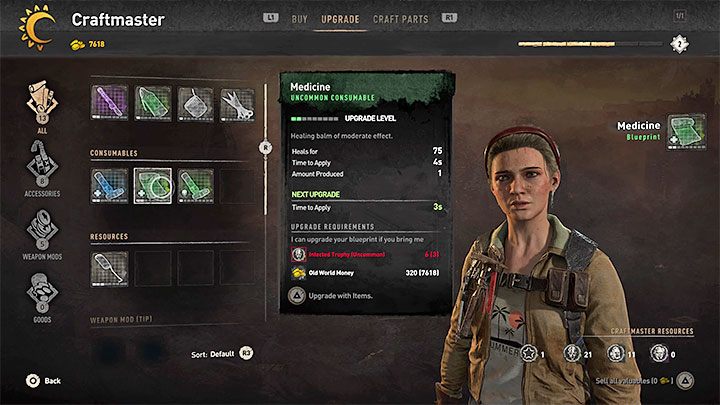Show the All items category
Screen dimensions: 720x405
pos(40,104)
